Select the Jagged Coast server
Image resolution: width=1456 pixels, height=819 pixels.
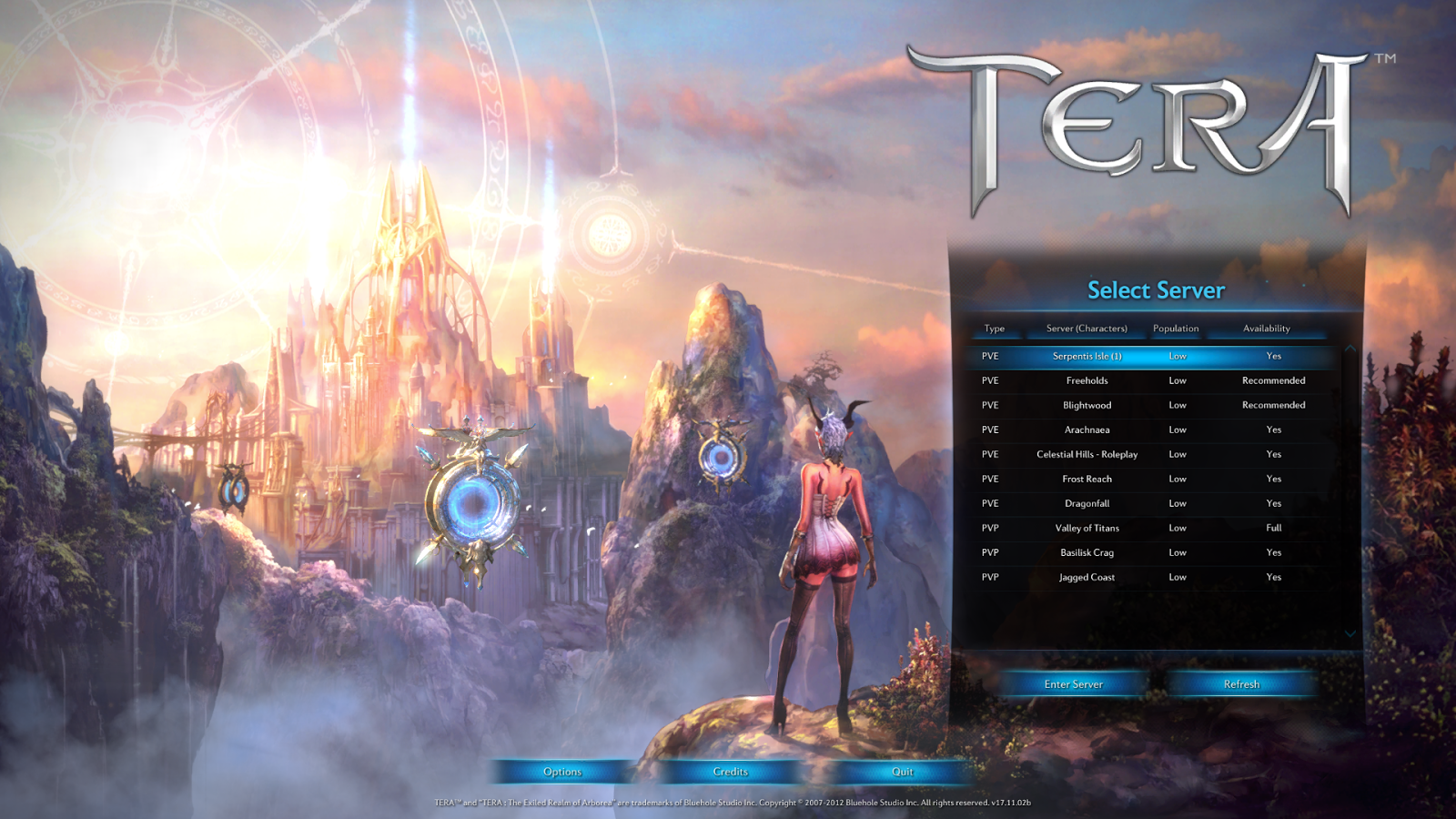pos(1086,577)
